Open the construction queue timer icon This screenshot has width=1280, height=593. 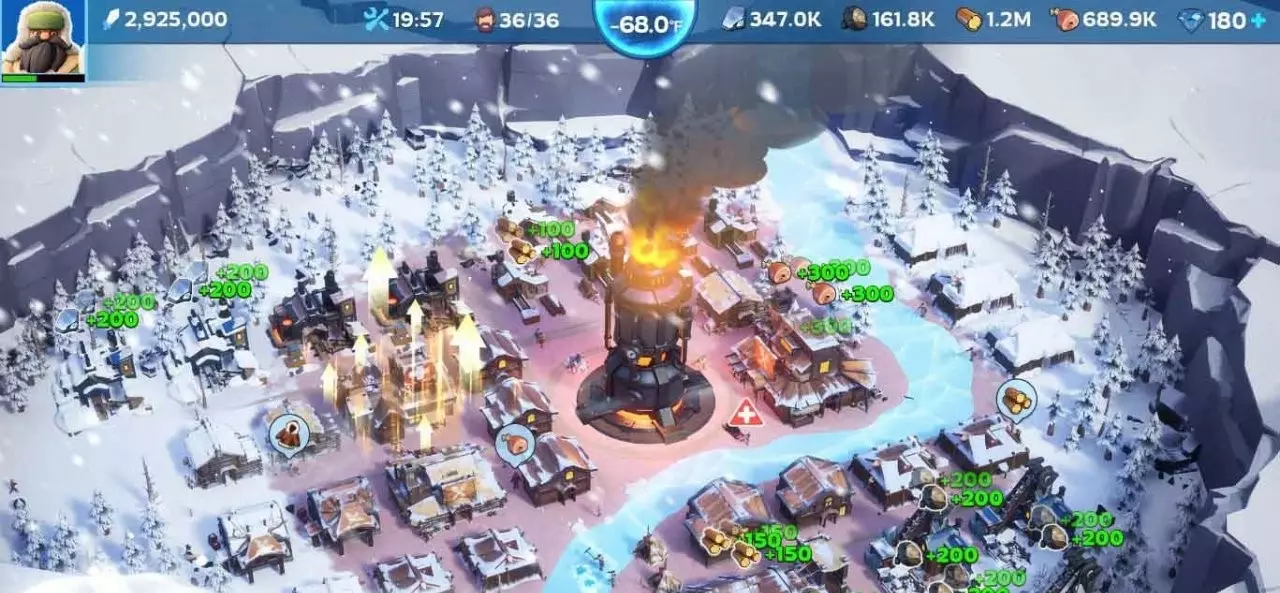pos(377,19)
